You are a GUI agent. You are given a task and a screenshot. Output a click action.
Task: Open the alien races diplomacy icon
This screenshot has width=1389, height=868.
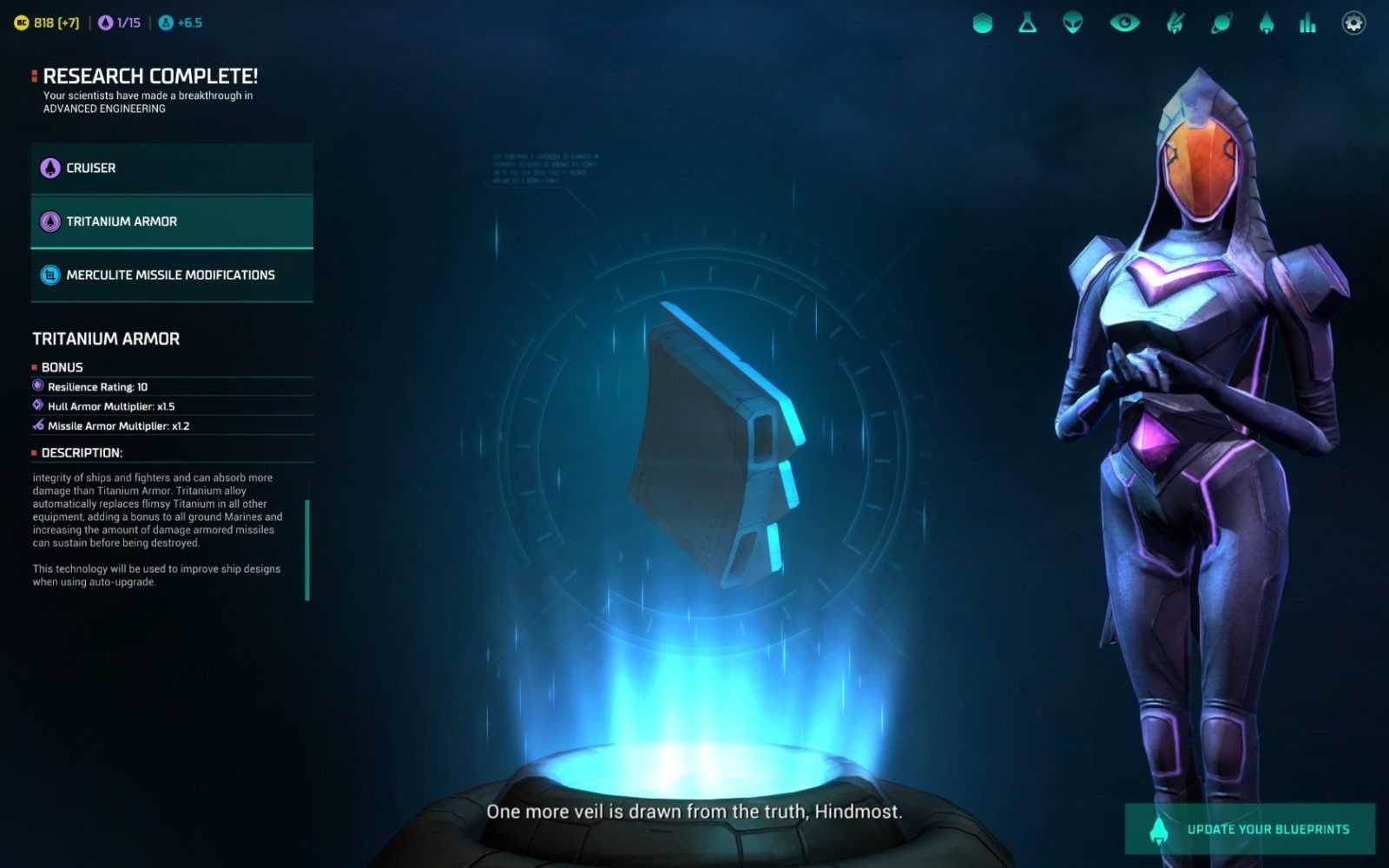click(x=1073, y=23)
